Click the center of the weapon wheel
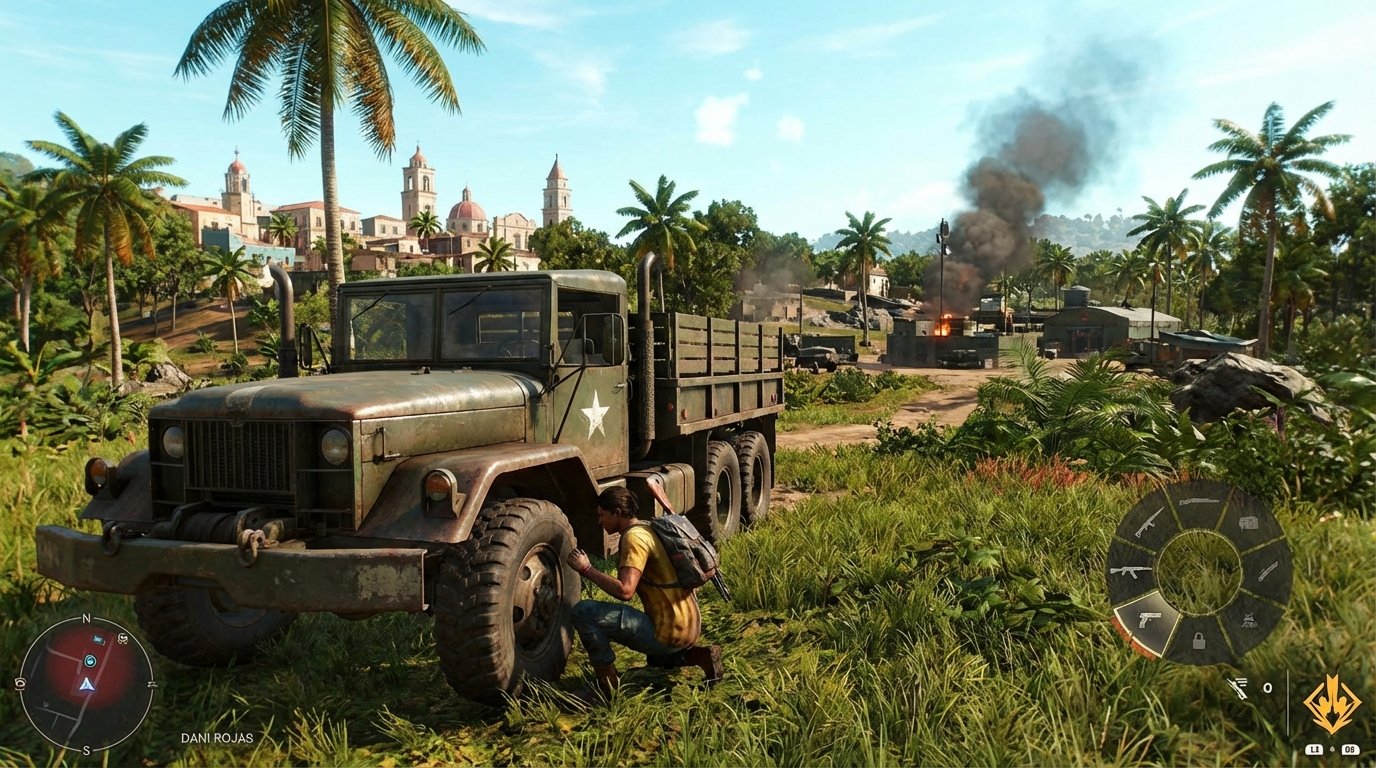 tap(1199, 572)
